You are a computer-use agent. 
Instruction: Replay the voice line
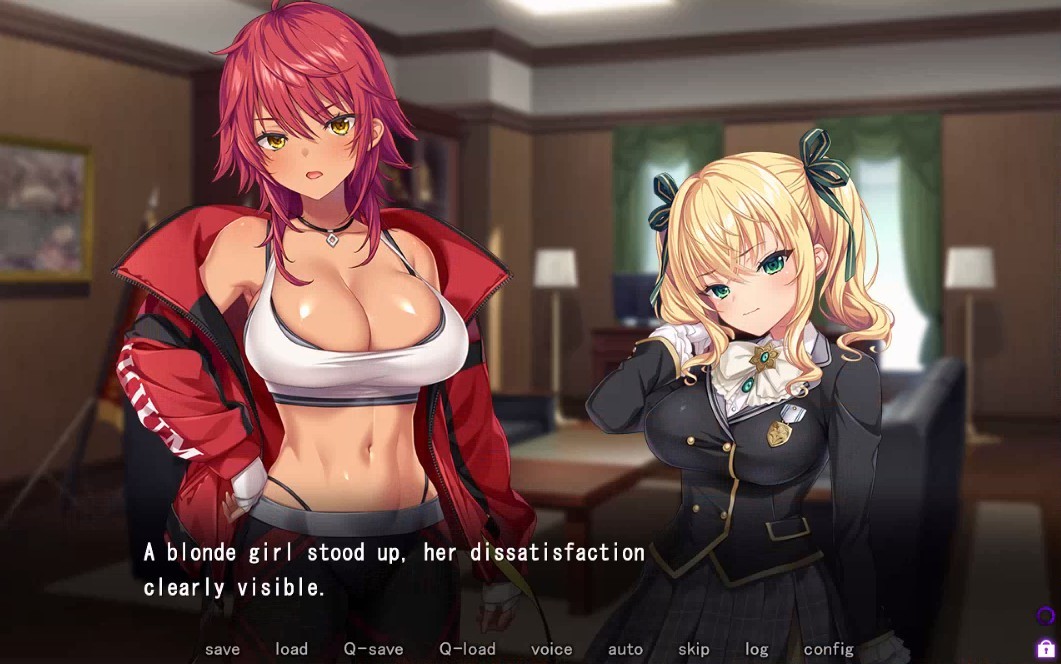click(551, 649)
